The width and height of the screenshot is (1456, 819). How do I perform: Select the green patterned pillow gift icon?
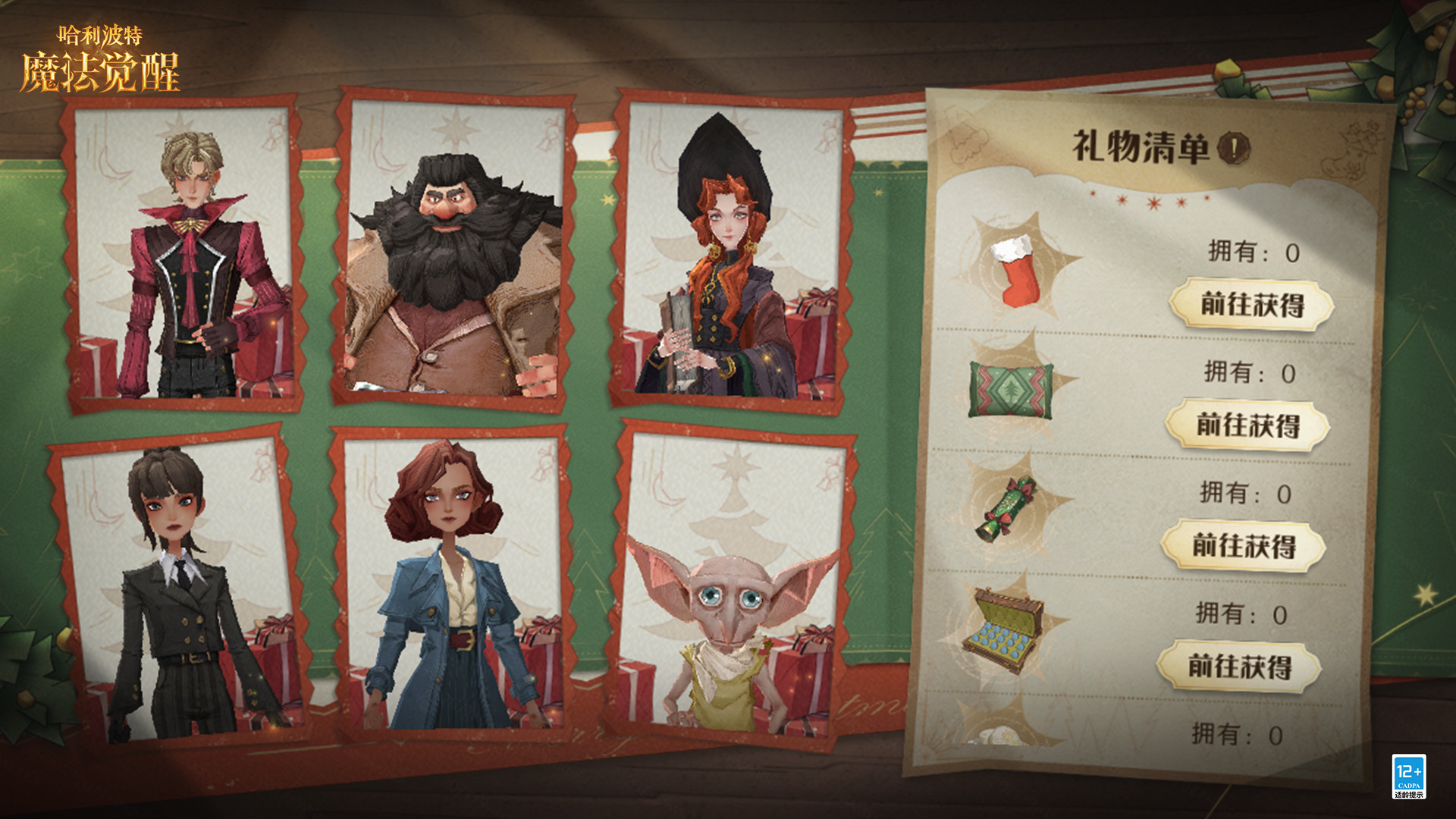pos(1011,390)
